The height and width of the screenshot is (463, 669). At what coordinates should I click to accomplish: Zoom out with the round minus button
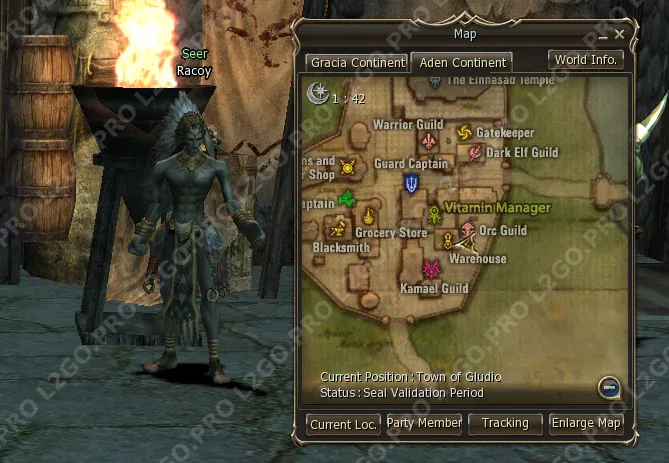[x=609, y=388]
